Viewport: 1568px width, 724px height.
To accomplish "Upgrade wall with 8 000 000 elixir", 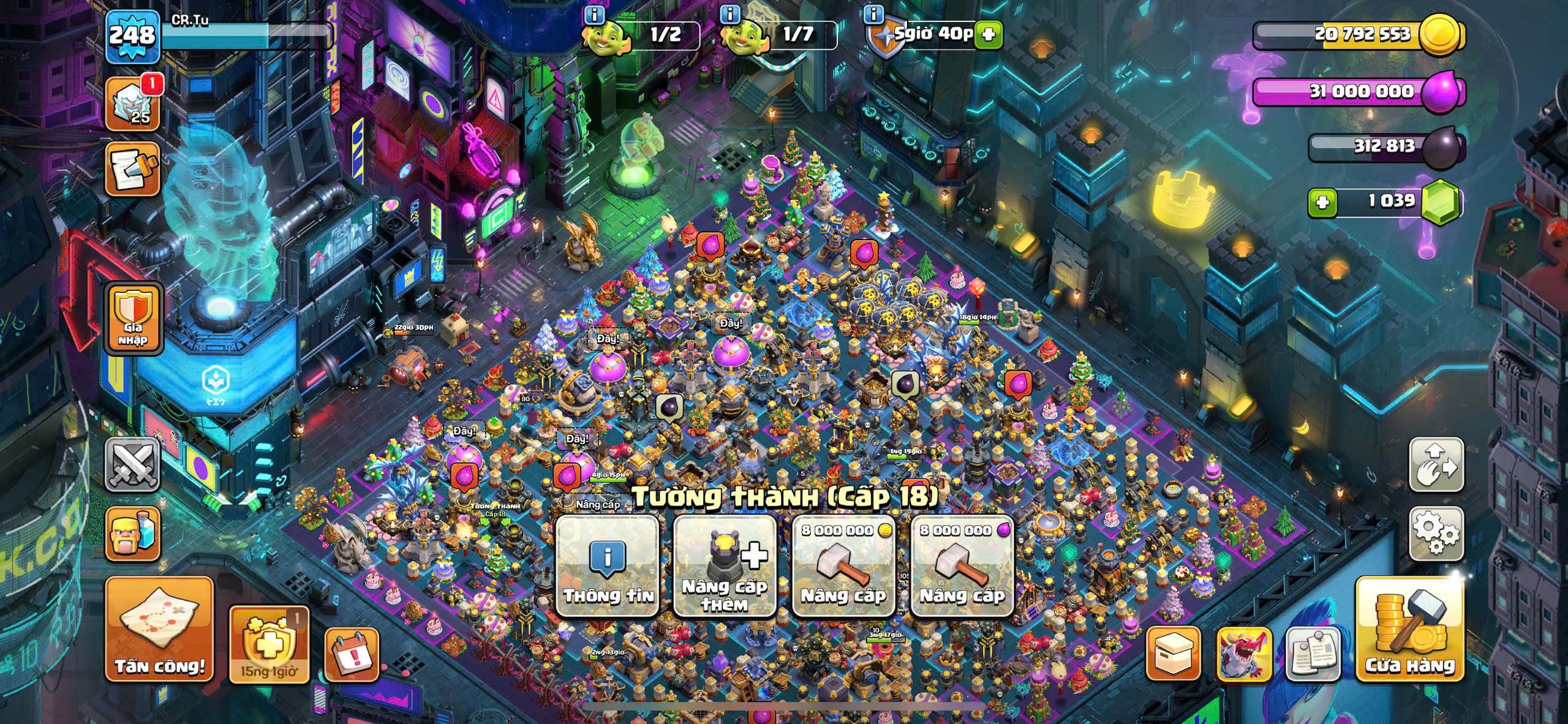I will point(962,566).
